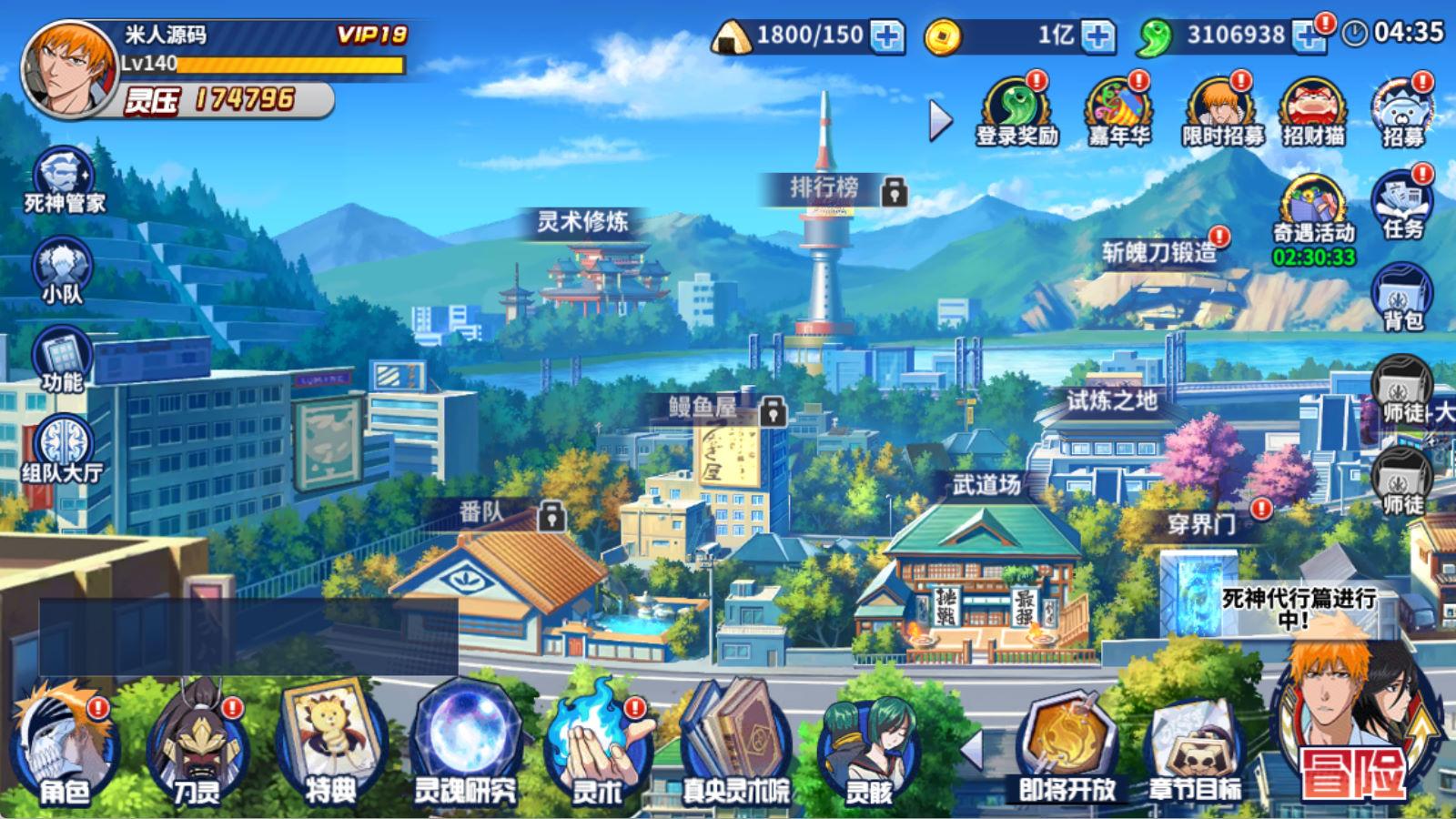This screenshot has height=819, width=1456.
Task: Open the 任务 quest menu
Action: [1402, 204]
